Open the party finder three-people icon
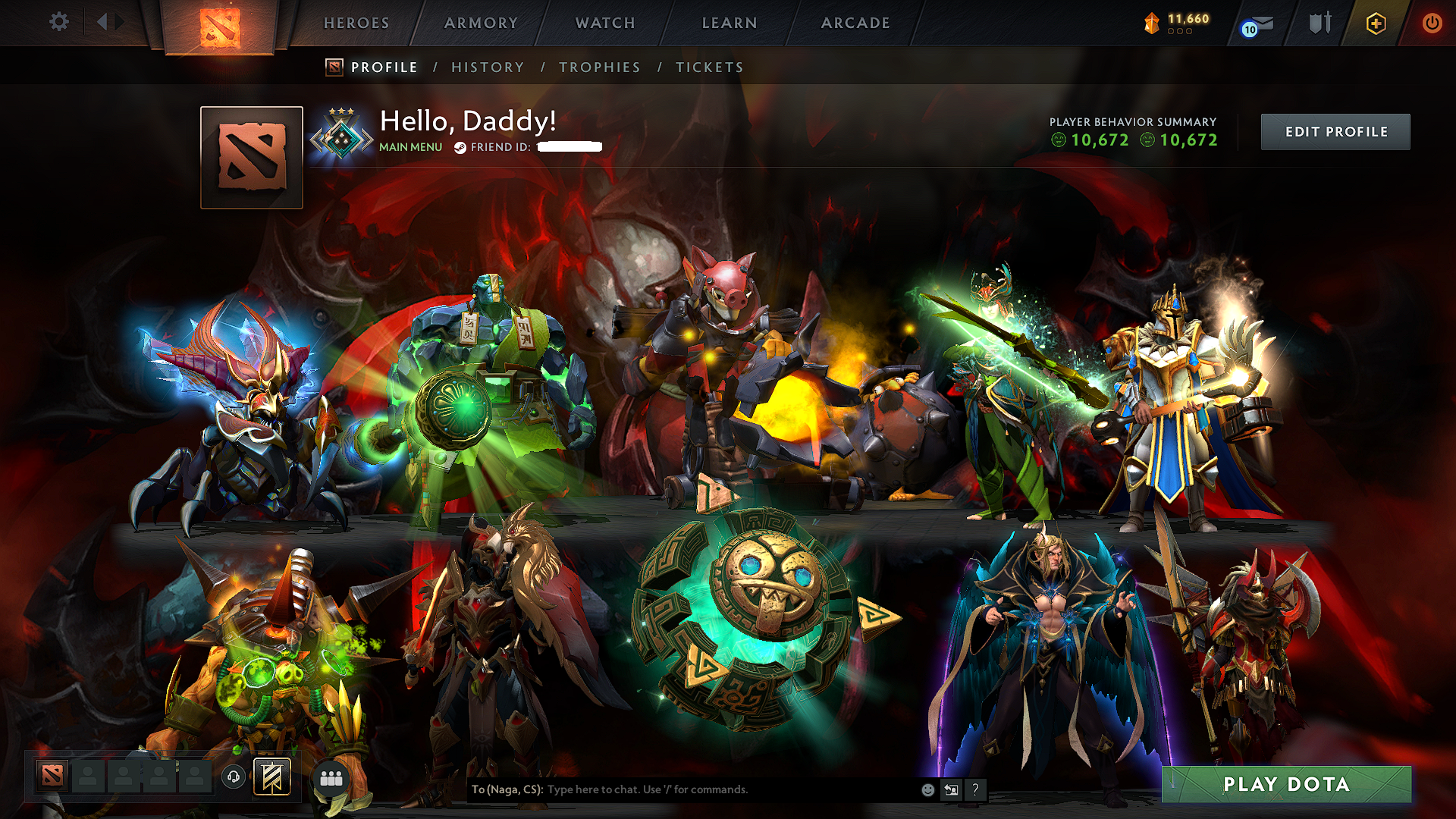The height and width of the screenshot is (819, 1456). click(x=331, y=778)
